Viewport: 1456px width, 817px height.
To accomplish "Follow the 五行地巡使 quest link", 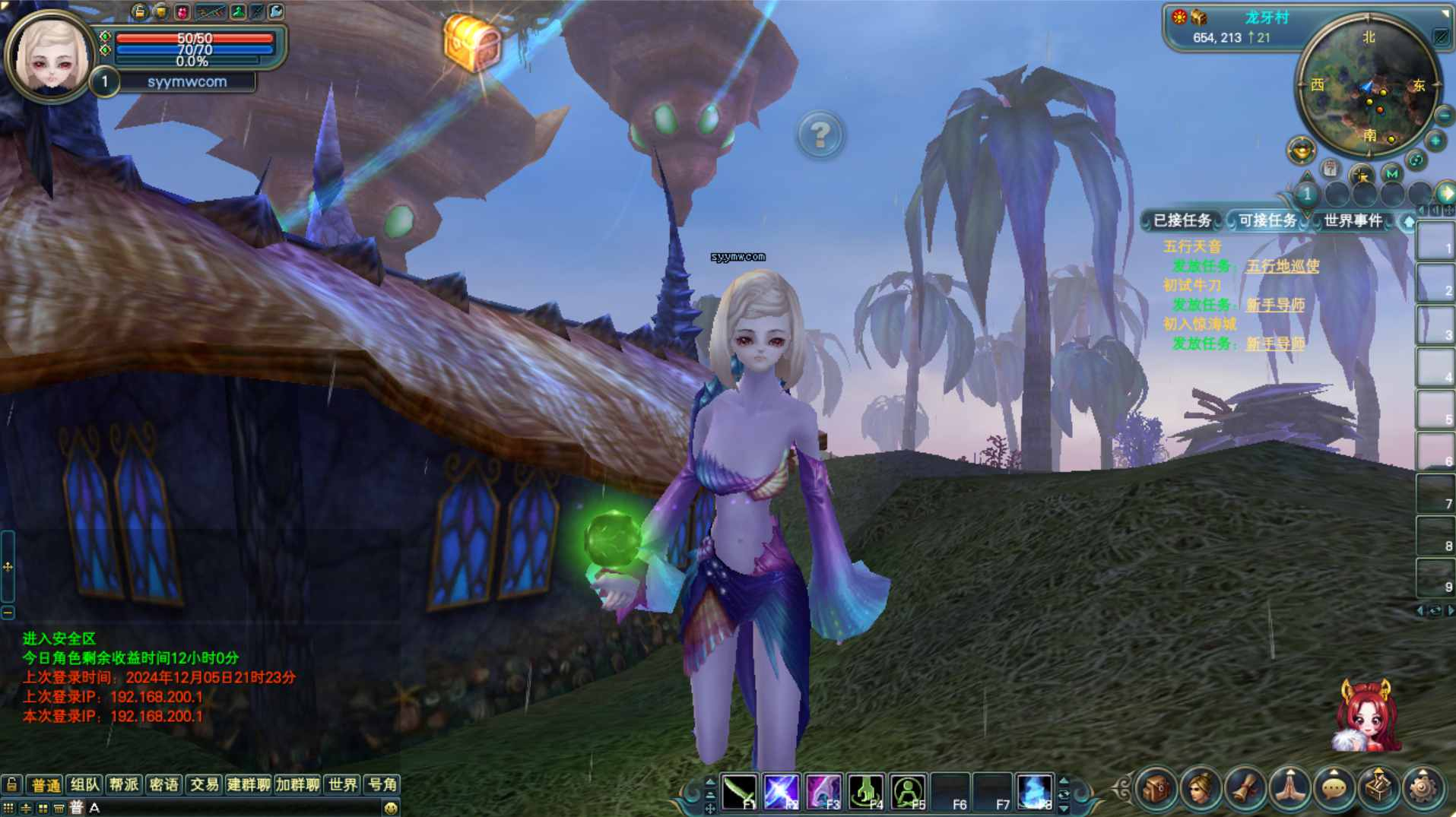I will 1283,266.
